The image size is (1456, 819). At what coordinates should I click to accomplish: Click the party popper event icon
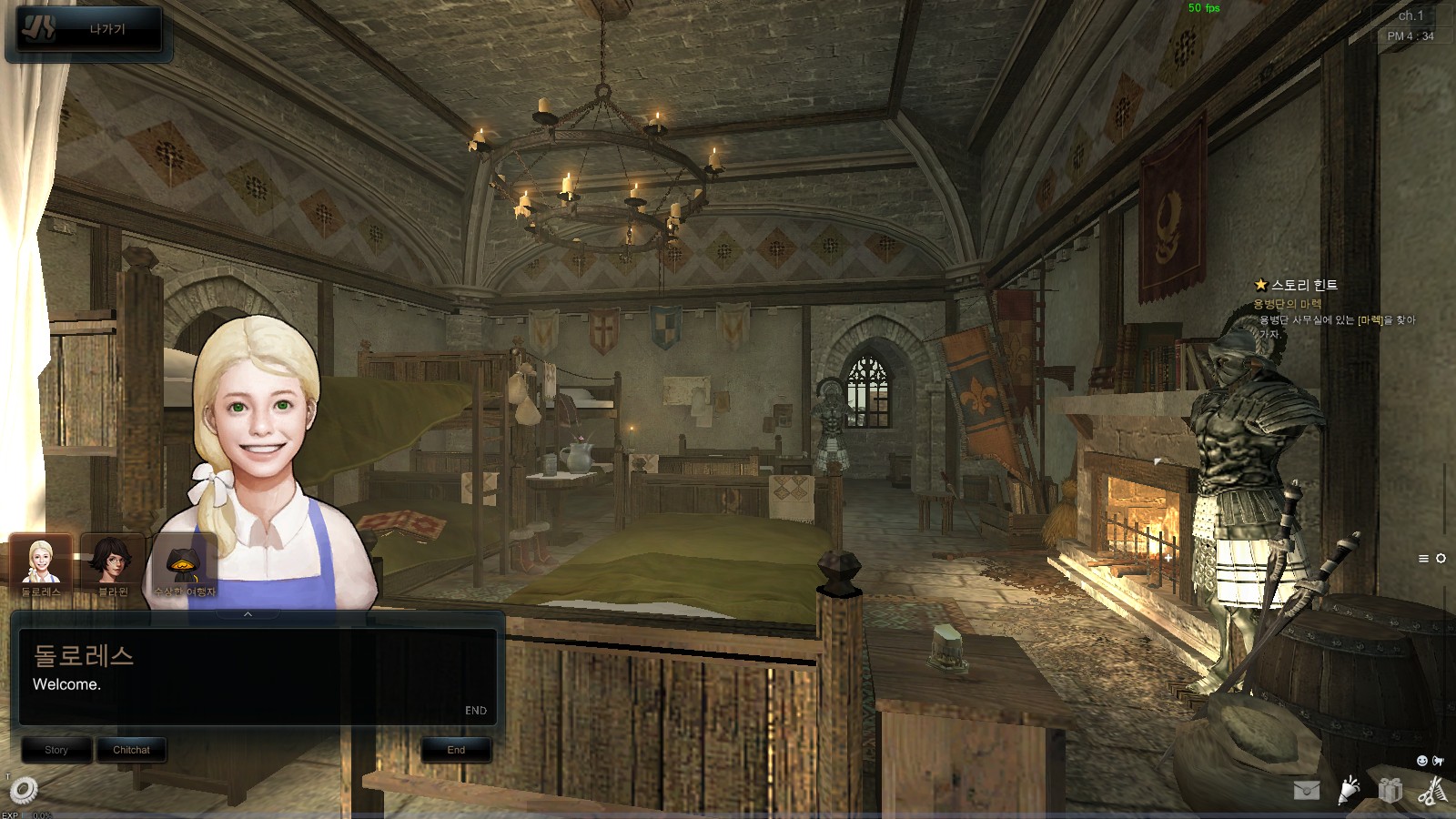pyautogui.click(x=1349, y=790)
